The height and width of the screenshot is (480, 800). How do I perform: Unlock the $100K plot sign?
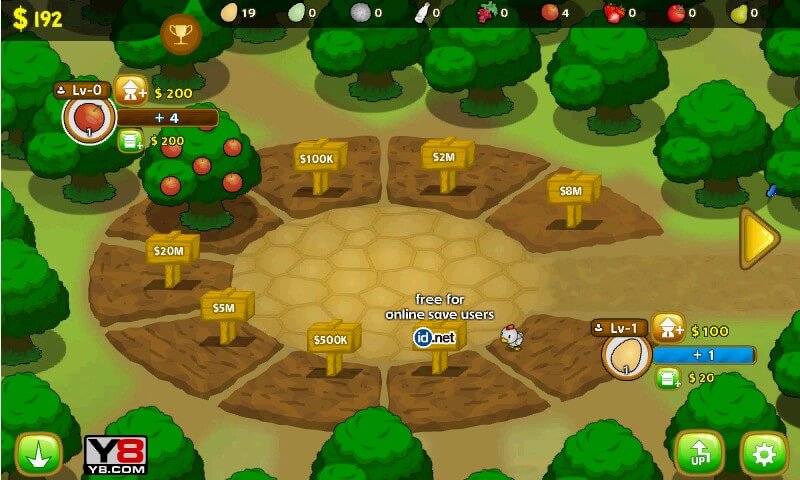point(320,160)
